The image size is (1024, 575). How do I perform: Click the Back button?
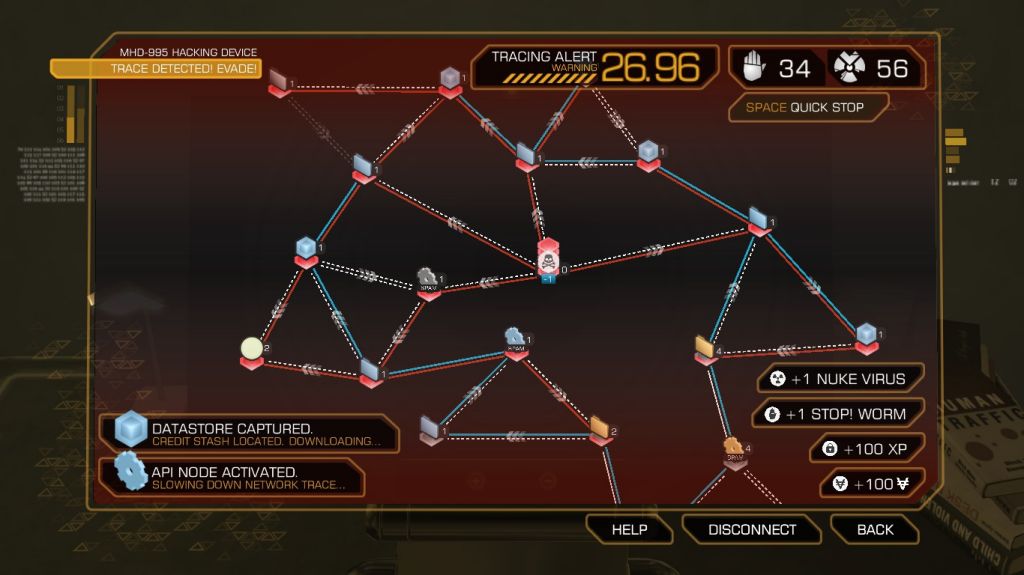(x=875, y=529)
